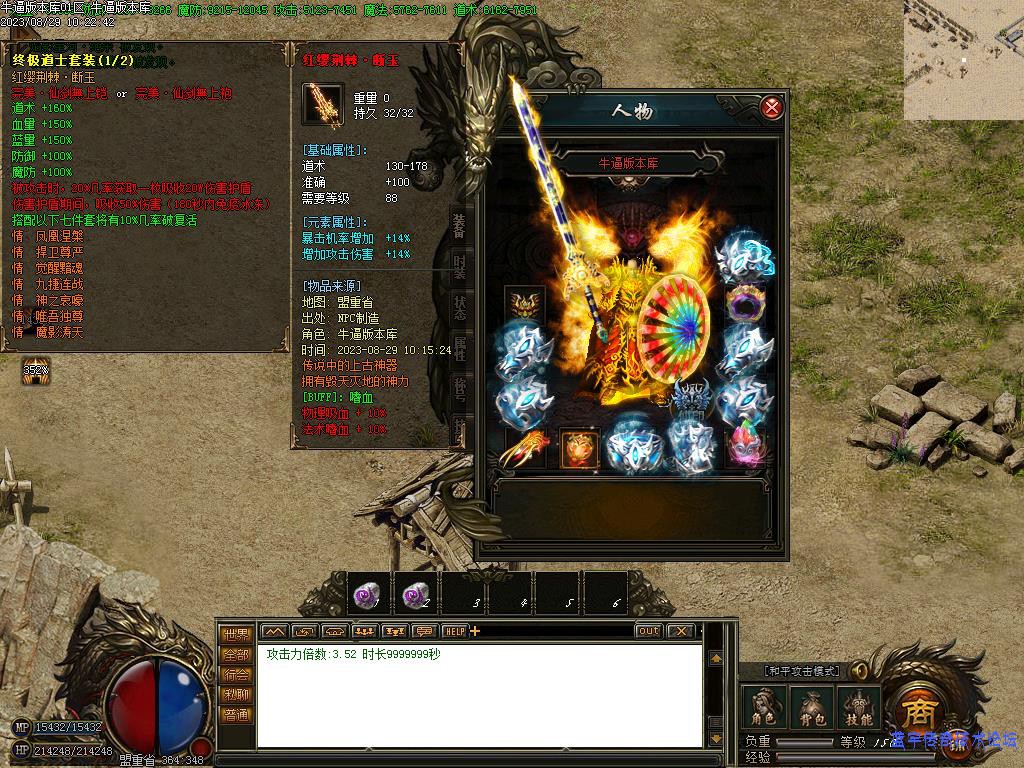The width and height of the screenshot is (1024, 768).
Task: Select the purple ring equipment slot
Action: click(x=745, y=302)
